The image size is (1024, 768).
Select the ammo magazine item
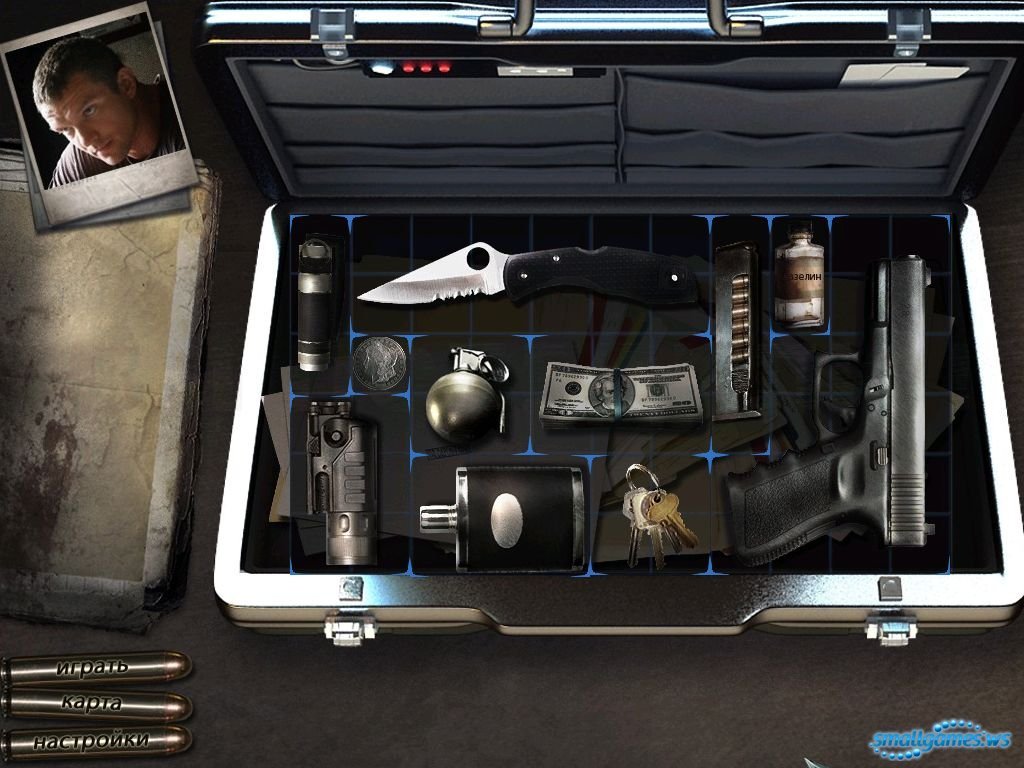tap(739, 330)
